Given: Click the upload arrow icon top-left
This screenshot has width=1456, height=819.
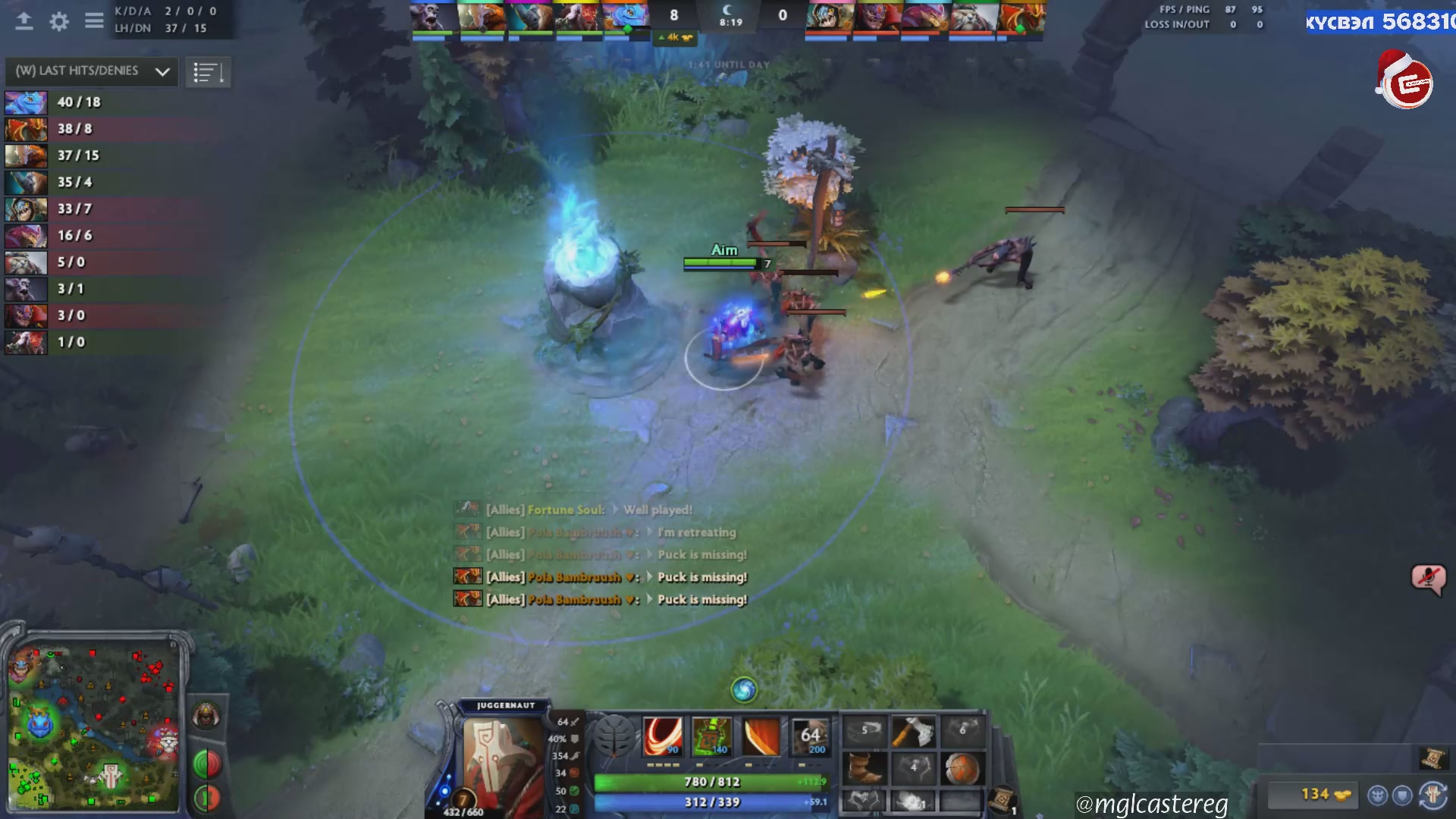Looking at the screenshot, I should point(24,21).
